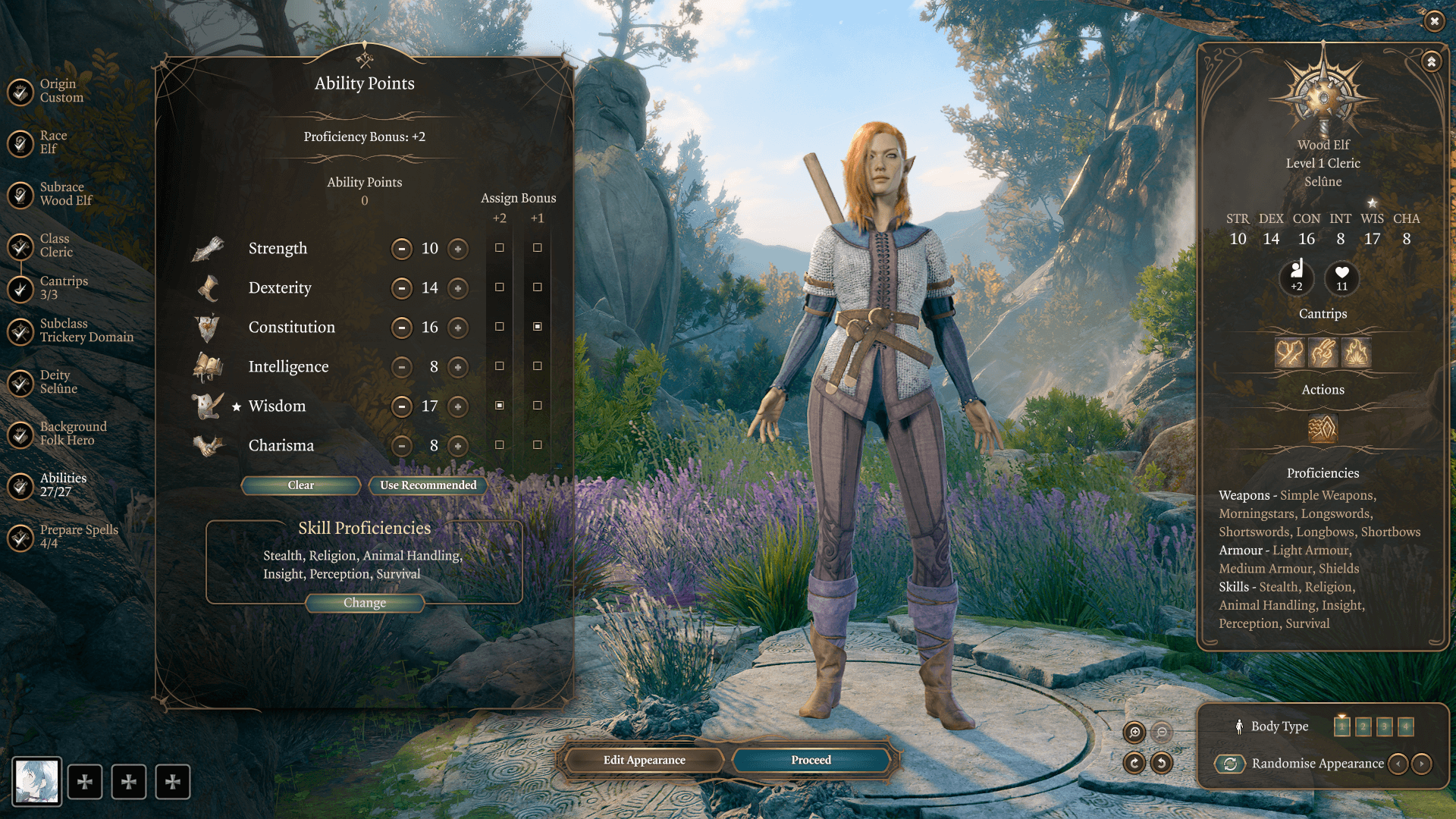This screenshot has height=819, width=1456.
Task: Click a character rotate arrow icon
Action: coord(1134,764)
